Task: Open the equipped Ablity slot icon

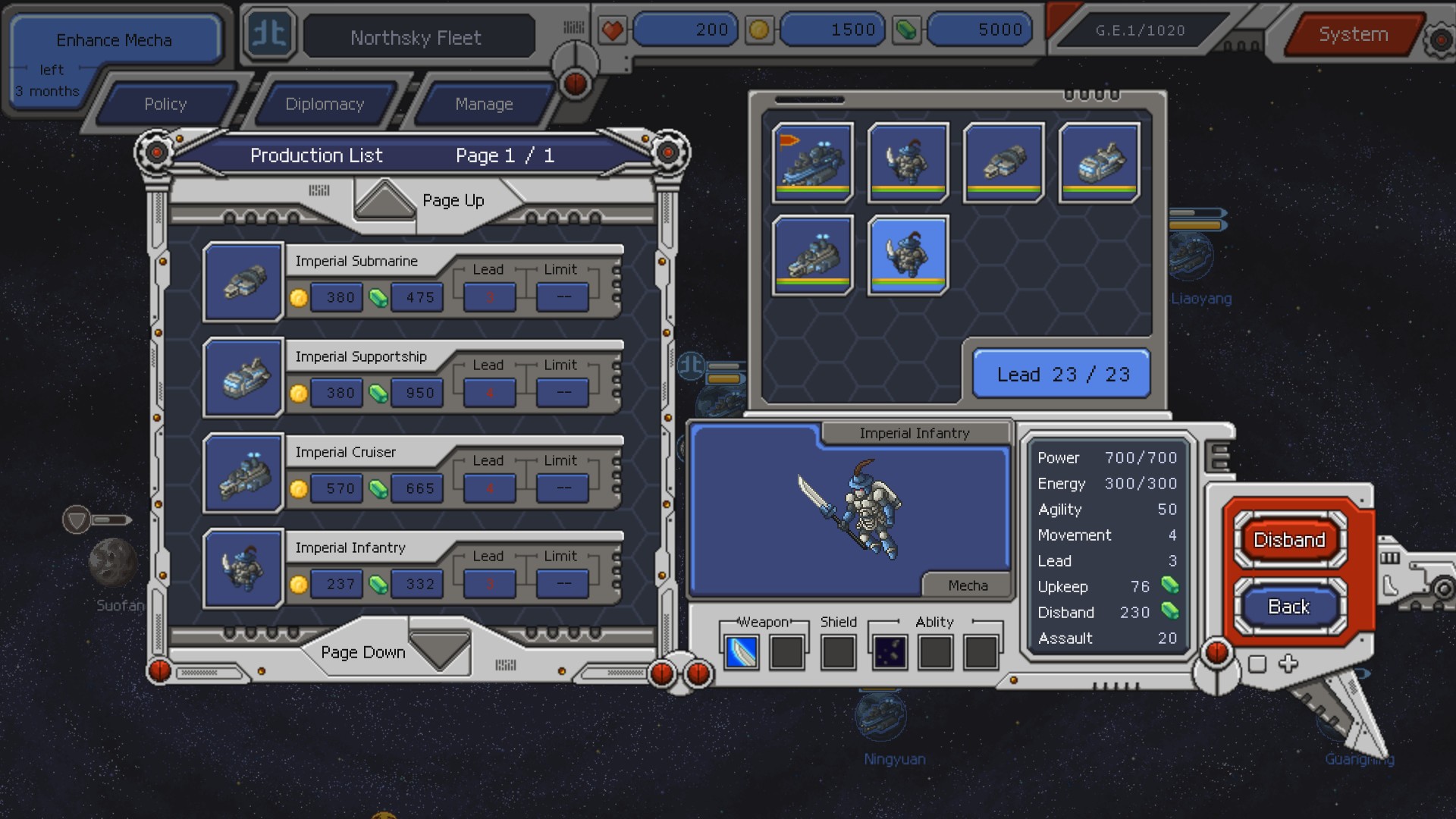Action: [x=889, y=651]
